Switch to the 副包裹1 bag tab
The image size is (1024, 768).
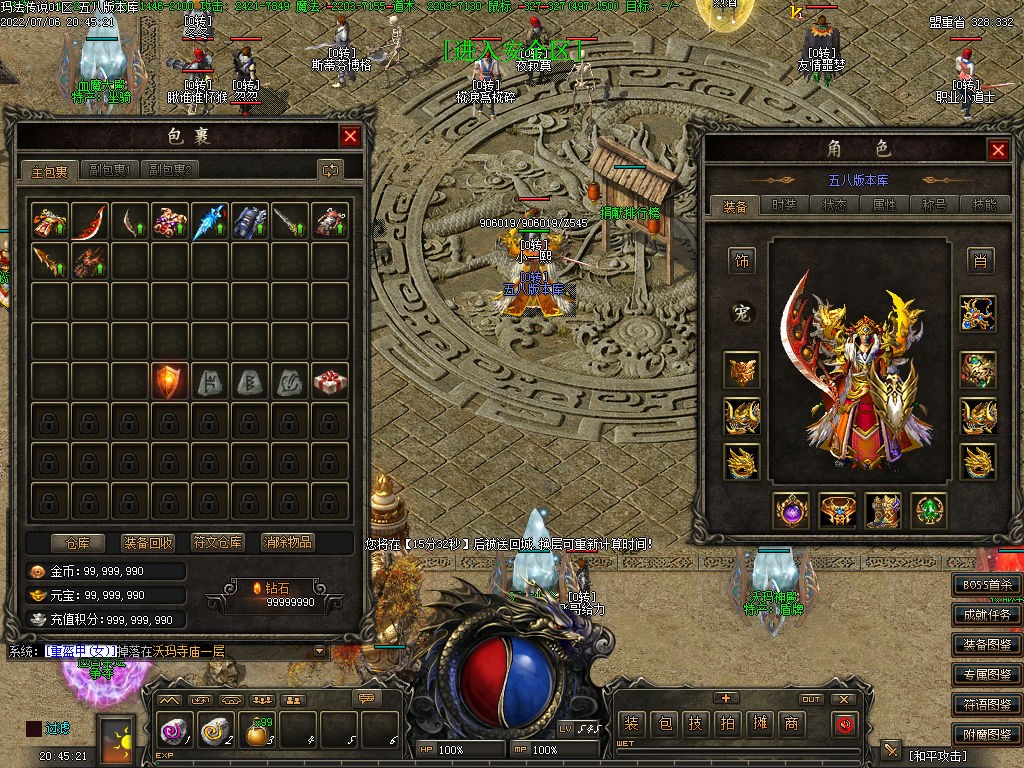click(x=109, y=170)
